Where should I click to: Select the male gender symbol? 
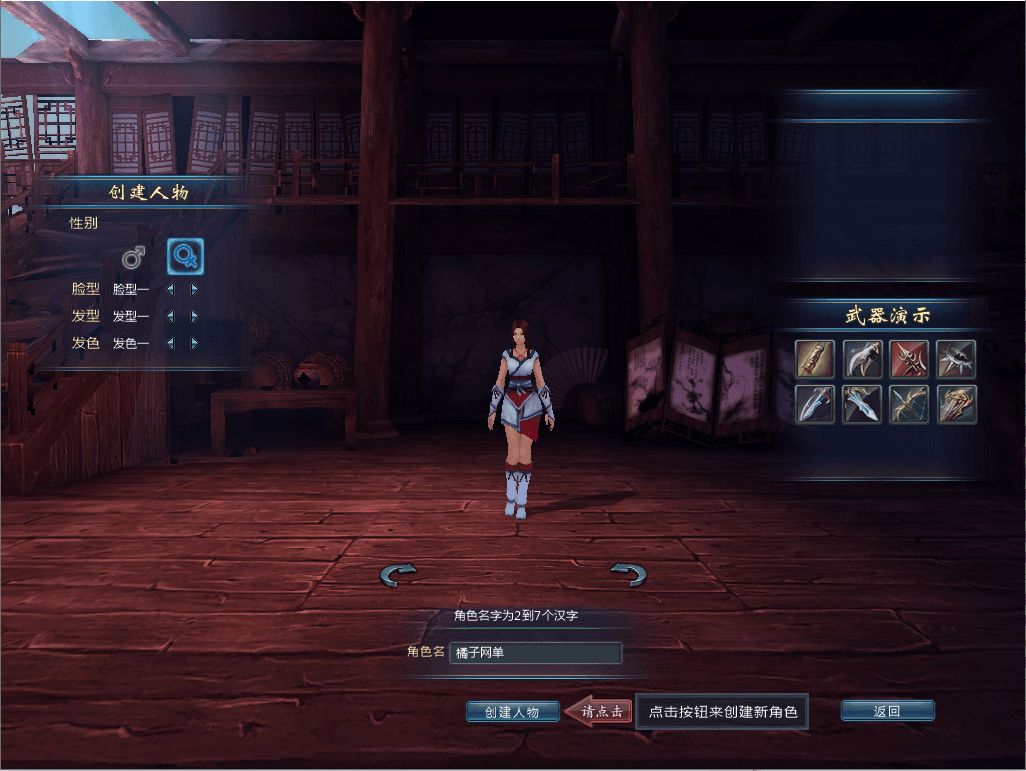pos(134,257)
